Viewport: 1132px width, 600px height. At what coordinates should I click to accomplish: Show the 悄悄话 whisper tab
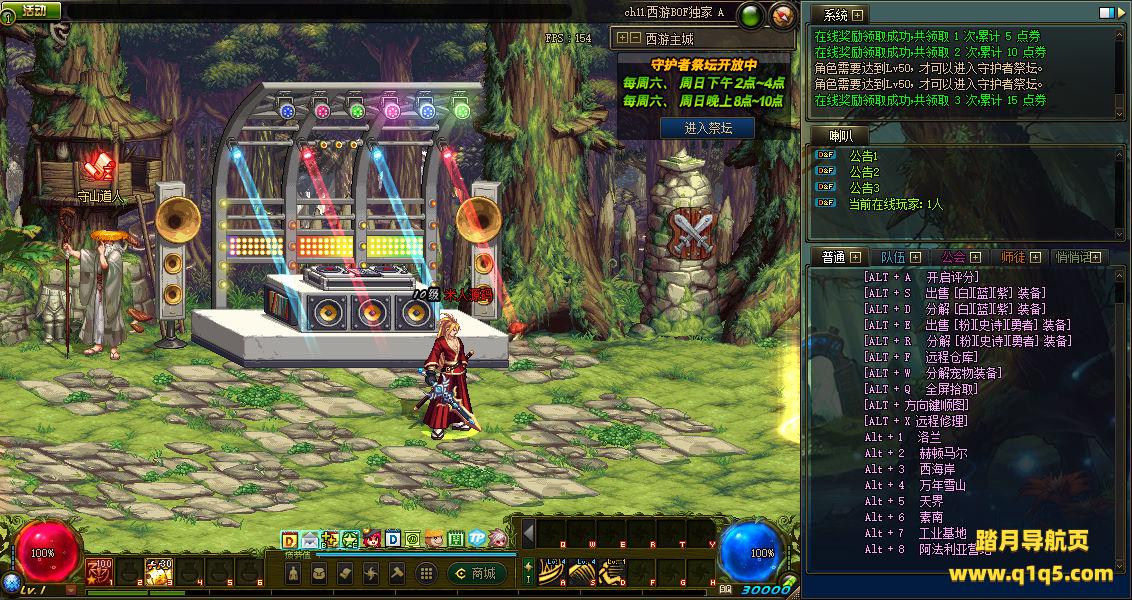[x=1073, y=257]
